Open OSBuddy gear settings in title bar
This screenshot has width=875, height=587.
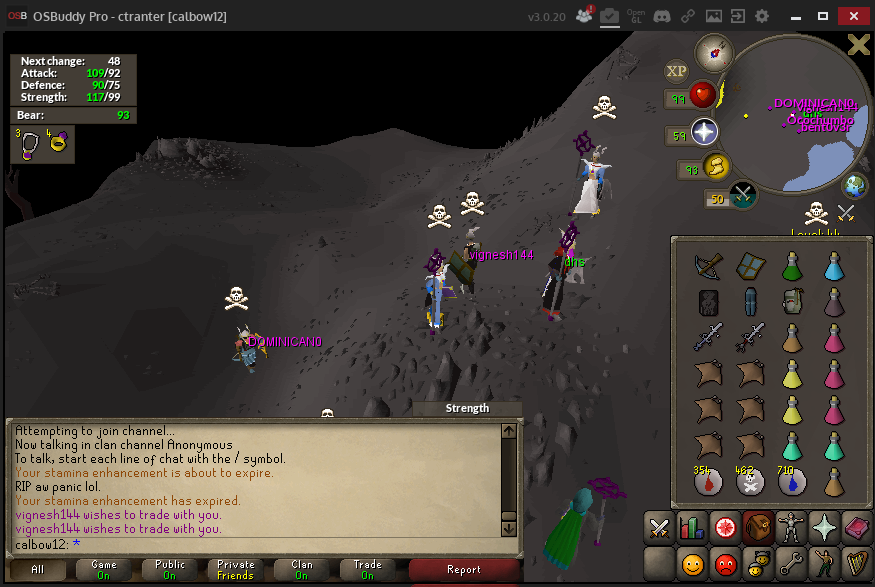(762, 16)
